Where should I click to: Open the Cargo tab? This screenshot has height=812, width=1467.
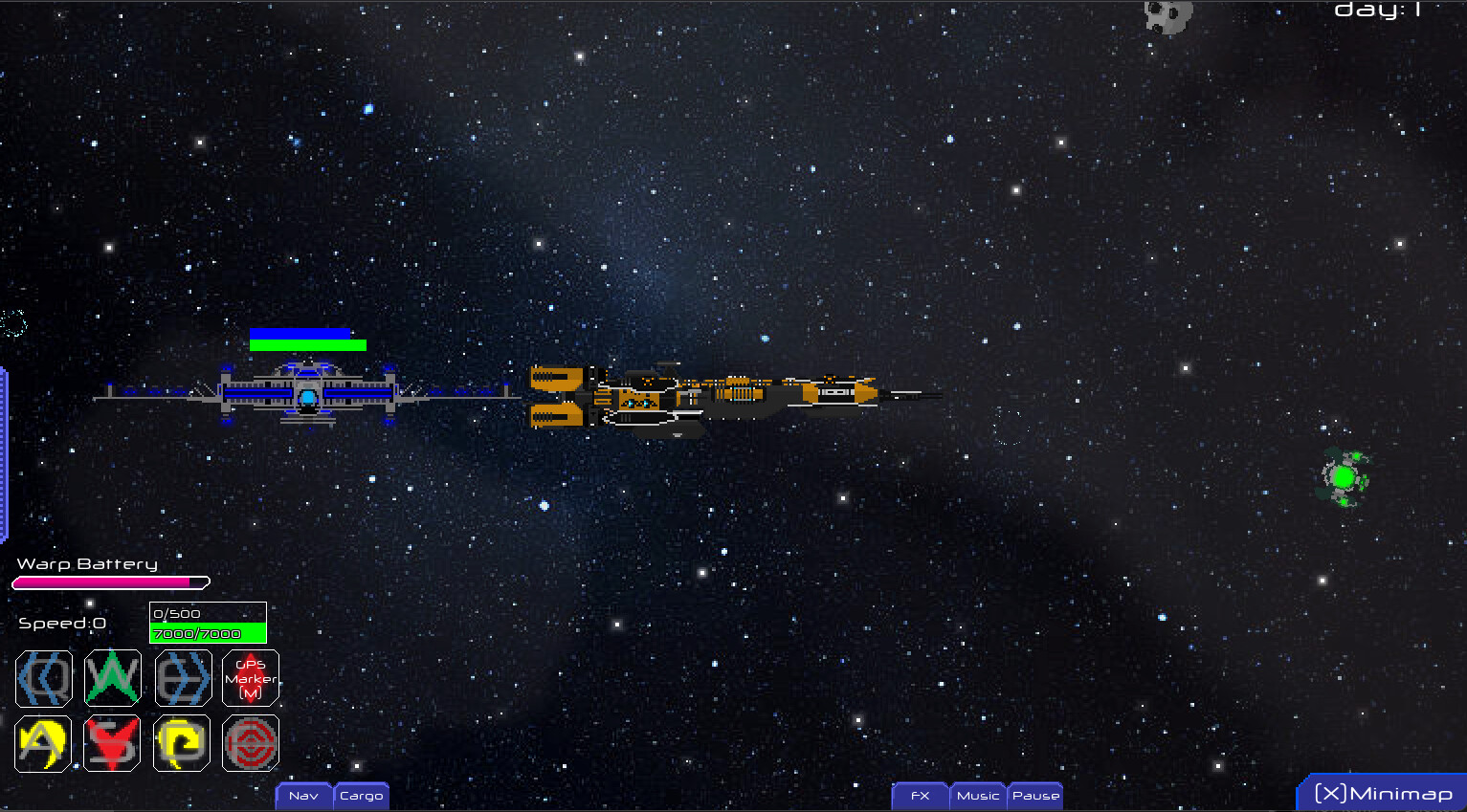pos(361,796)
